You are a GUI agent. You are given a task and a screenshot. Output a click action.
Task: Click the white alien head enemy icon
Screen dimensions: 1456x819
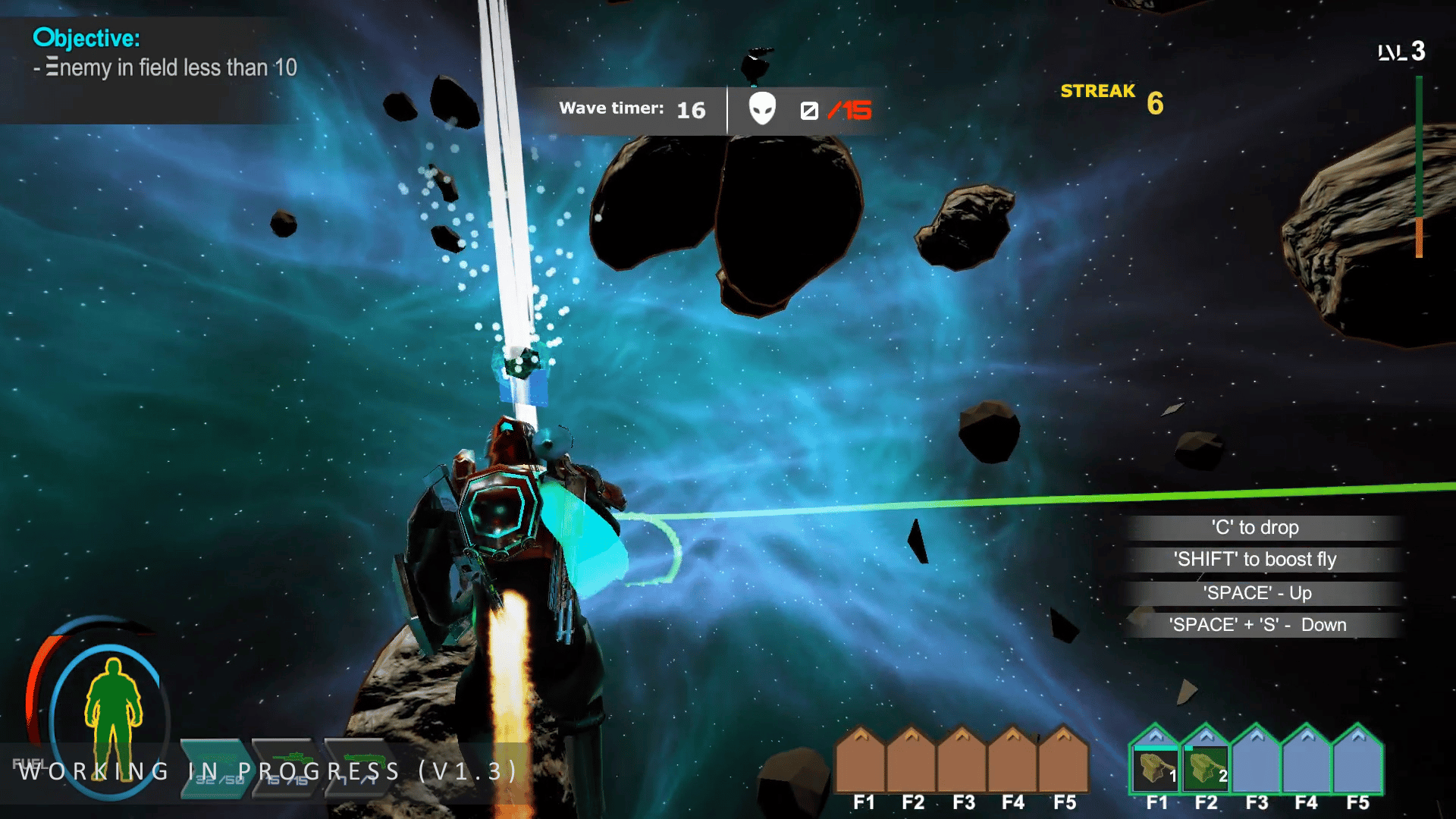[762, 109]
